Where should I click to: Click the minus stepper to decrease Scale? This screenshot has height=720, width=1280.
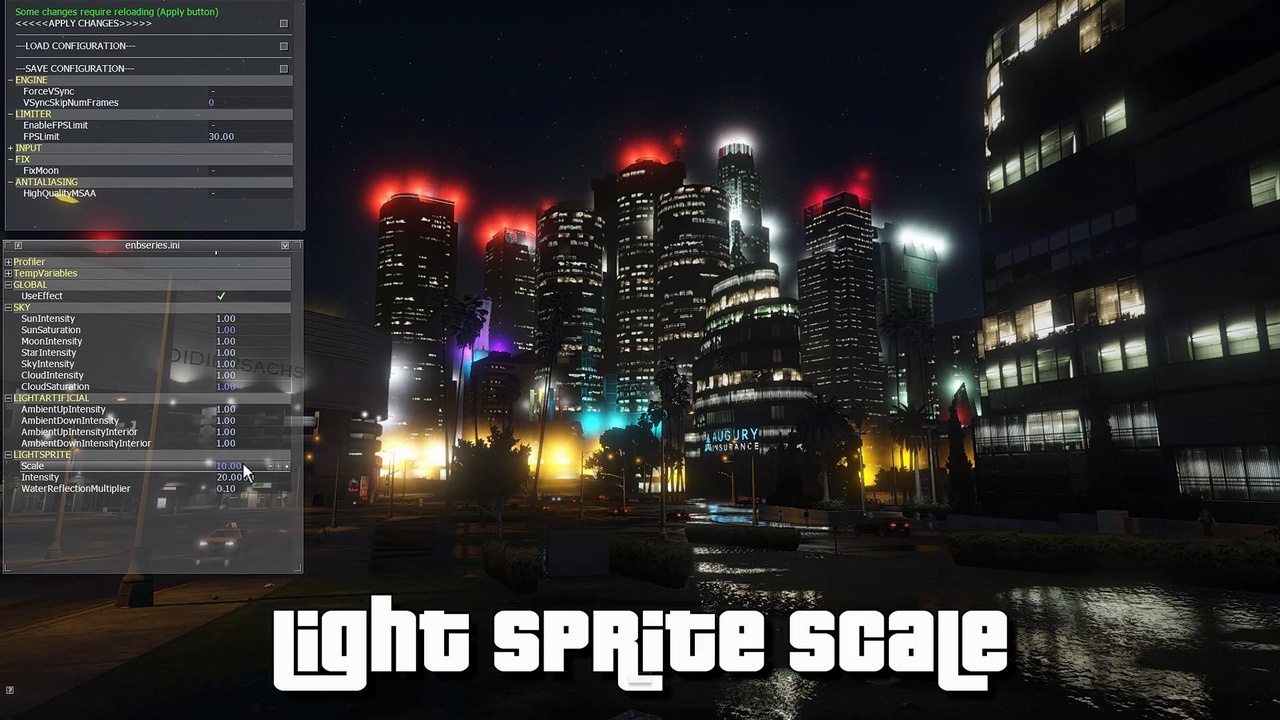tap(270, 466)
